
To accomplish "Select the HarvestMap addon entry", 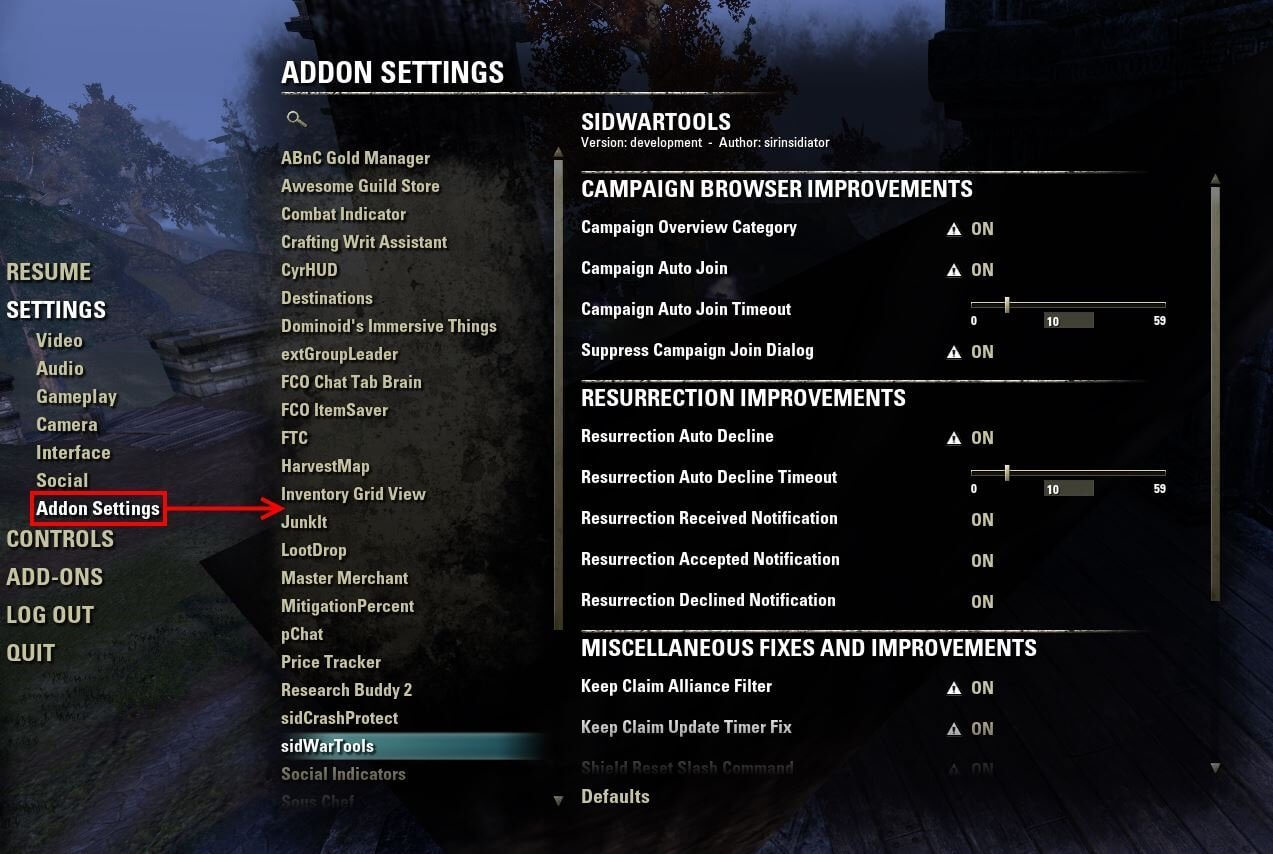I will pos(325,466).
